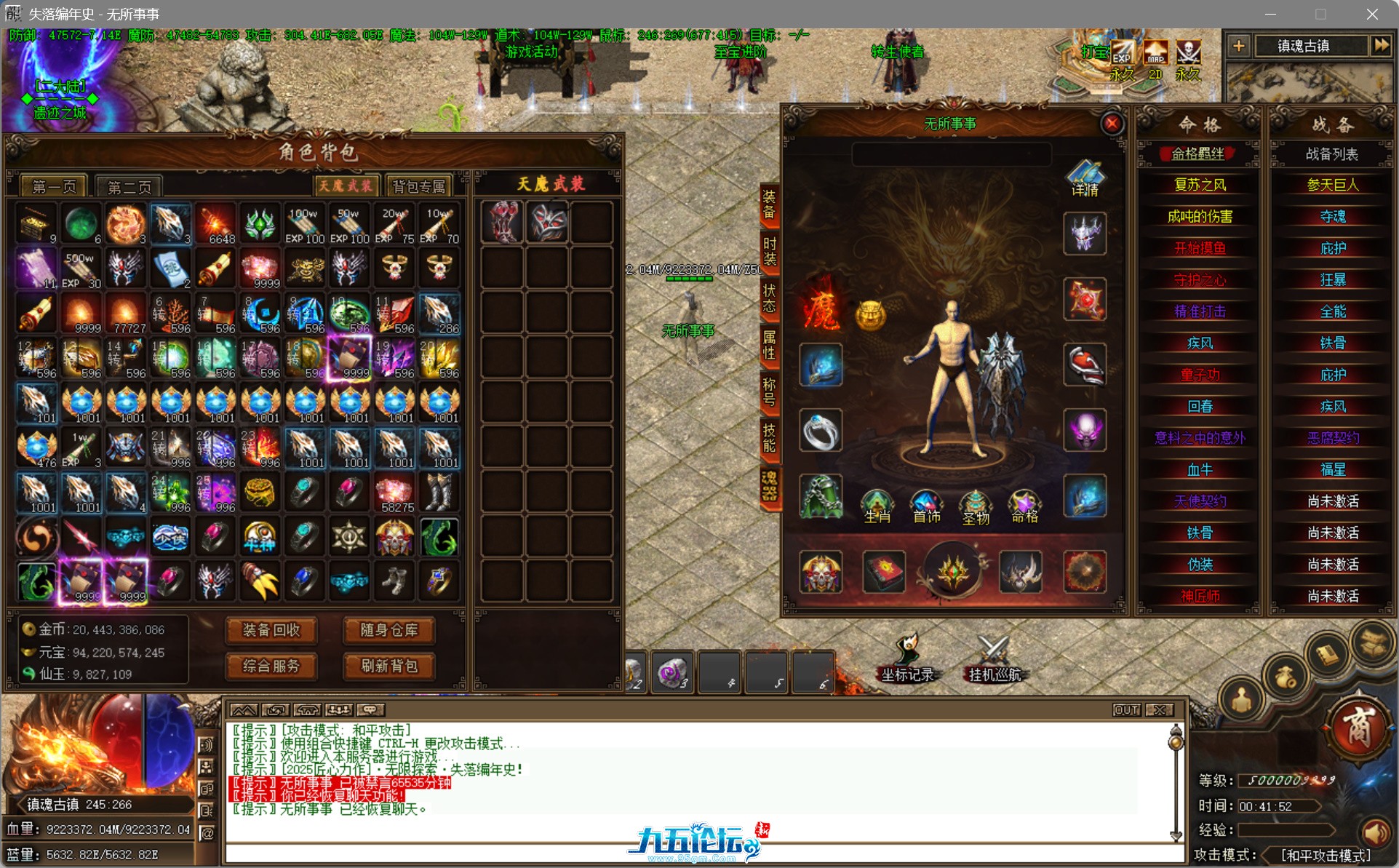1399x868 pixels.
Task: Click the 刷新背包 refresh bag button
Action: 388,667
